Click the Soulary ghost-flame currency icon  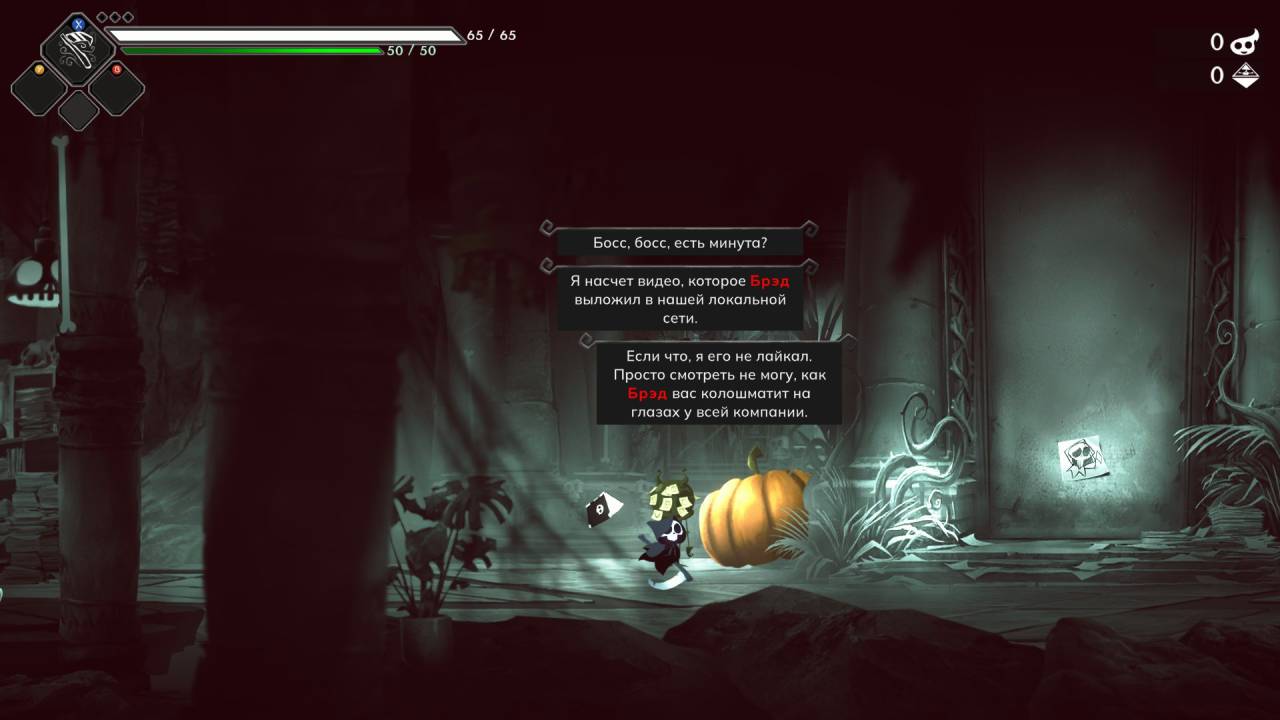tap(1244, 42)
